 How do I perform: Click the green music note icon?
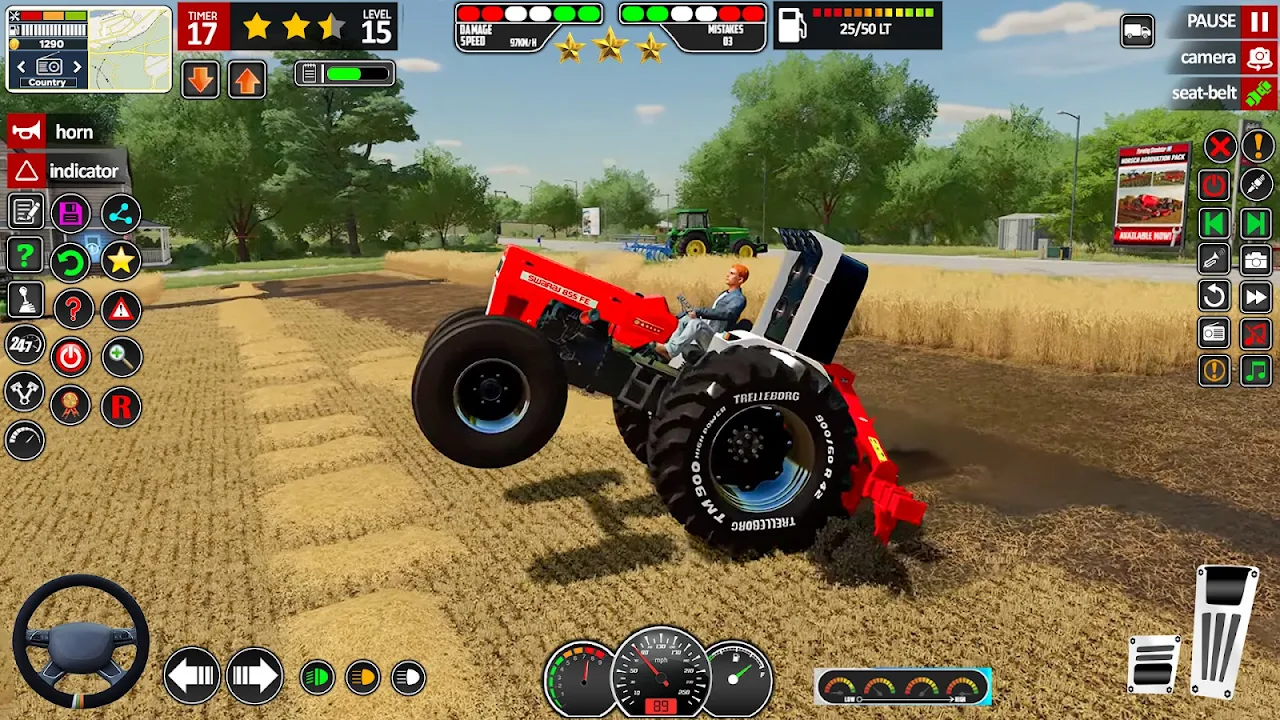point(1255,371)
